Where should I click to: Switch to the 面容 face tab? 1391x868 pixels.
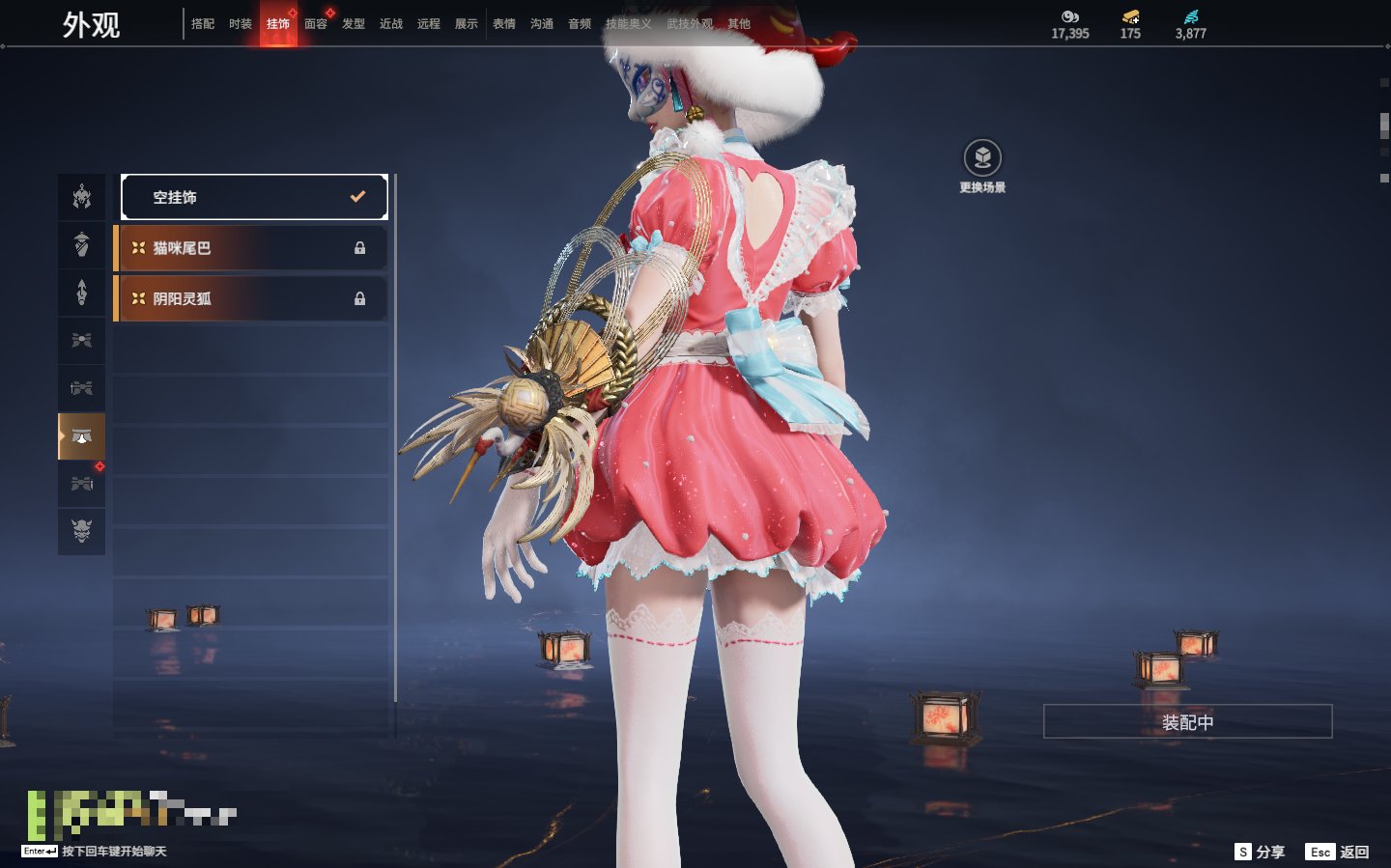pos(316,24)
